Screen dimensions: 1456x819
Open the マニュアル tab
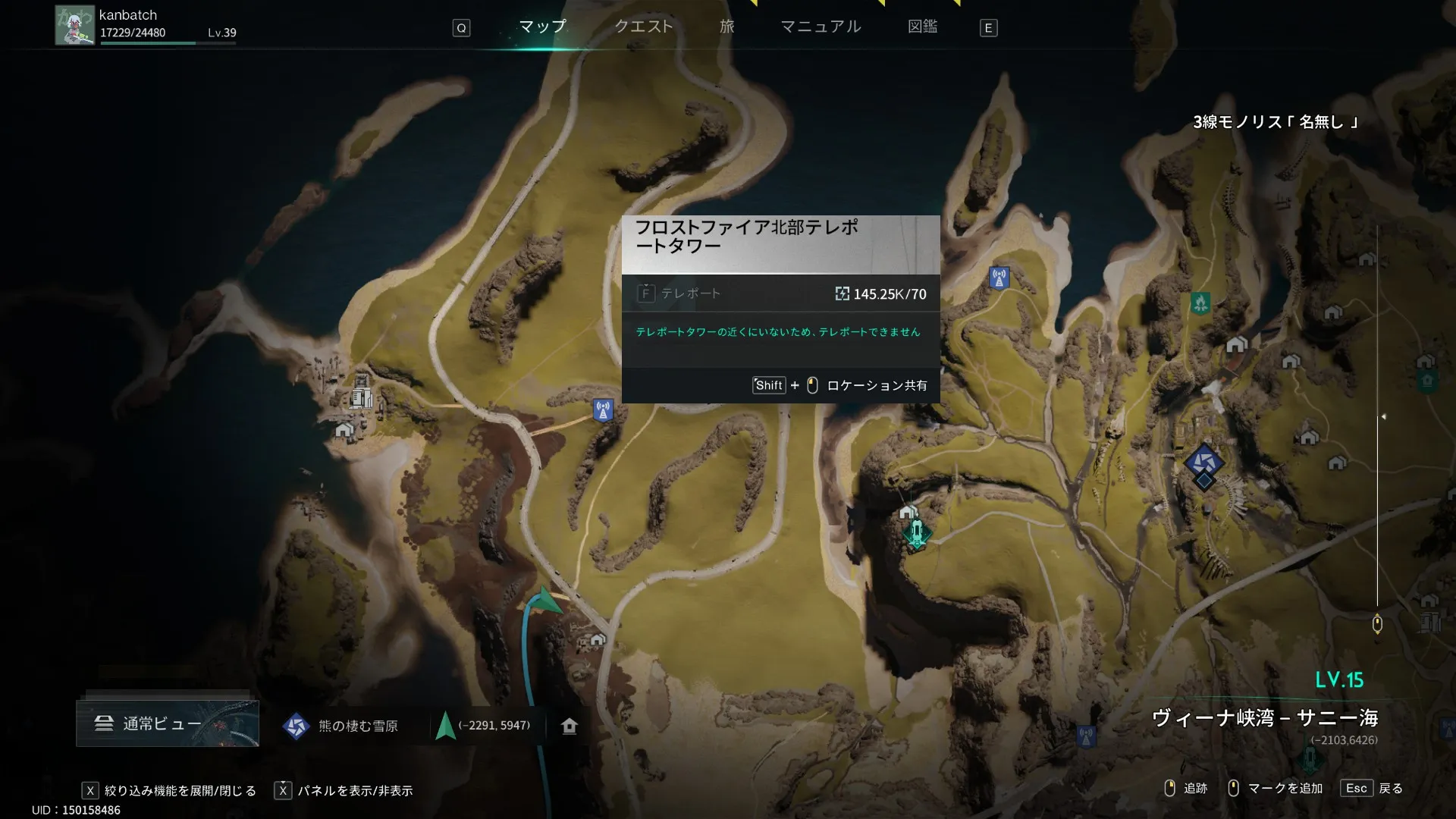tap(821, 27)
